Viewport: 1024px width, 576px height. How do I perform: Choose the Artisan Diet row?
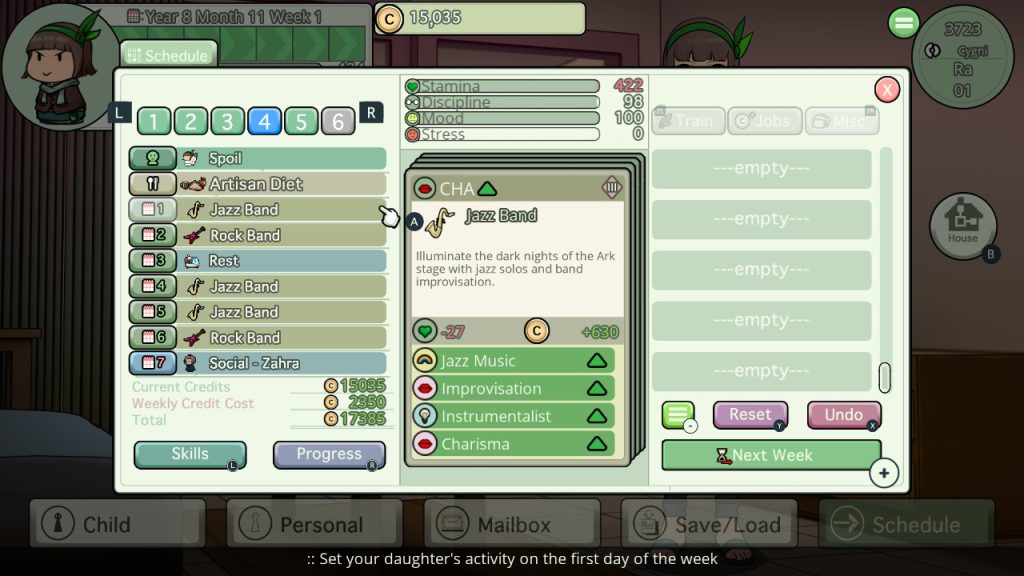pyautogui.click(x=257, y=184)
